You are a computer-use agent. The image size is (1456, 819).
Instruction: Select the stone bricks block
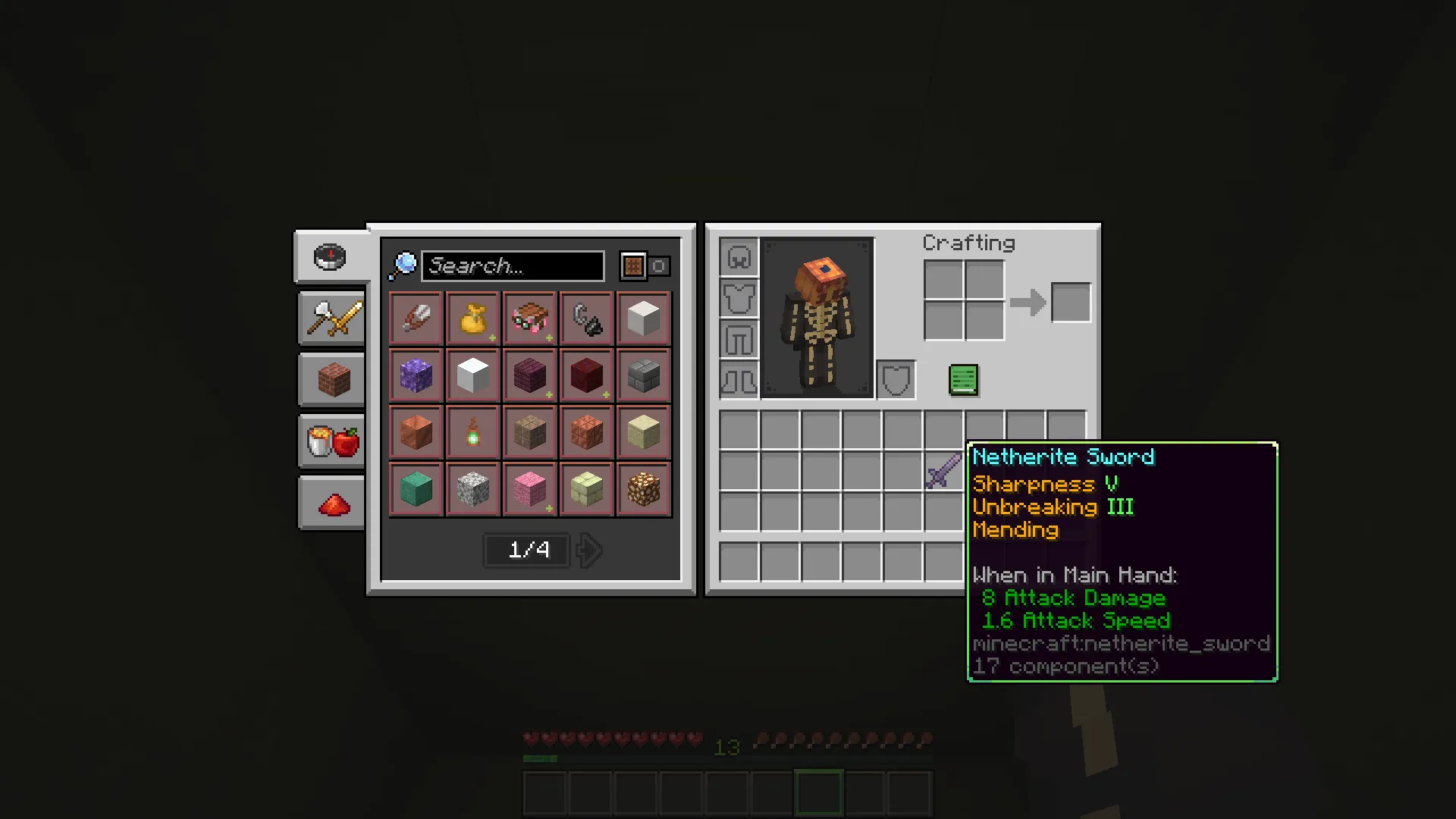click(x=642, y=375)
